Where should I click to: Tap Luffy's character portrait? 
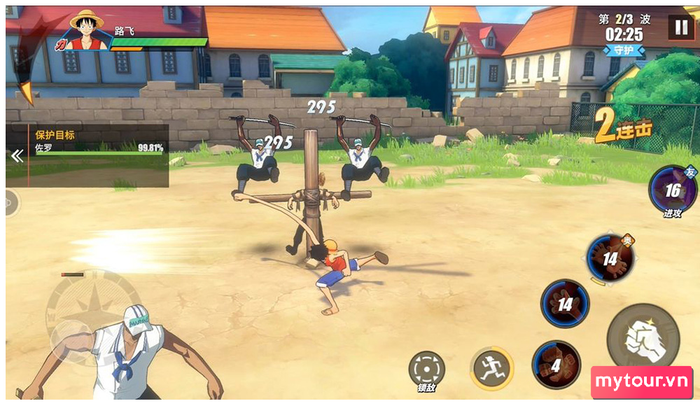(88, 31)
